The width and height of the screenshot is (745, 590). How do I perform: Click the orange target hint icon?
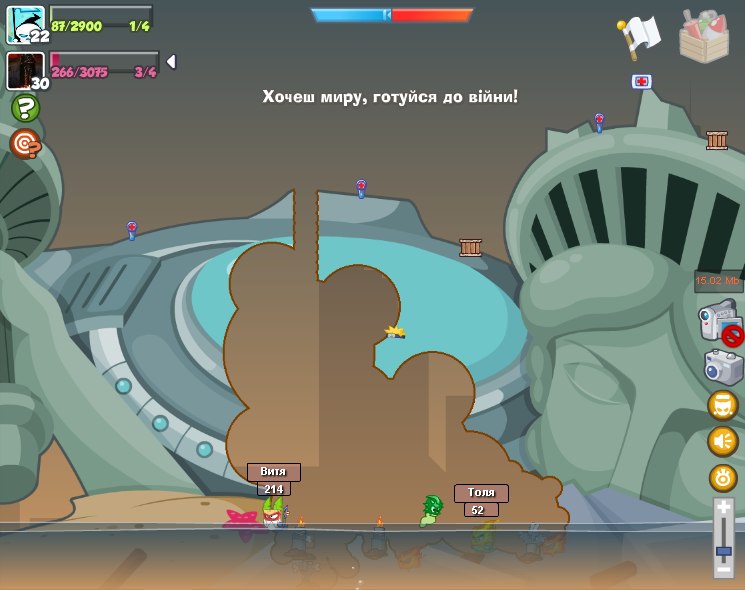coord(25,144)
